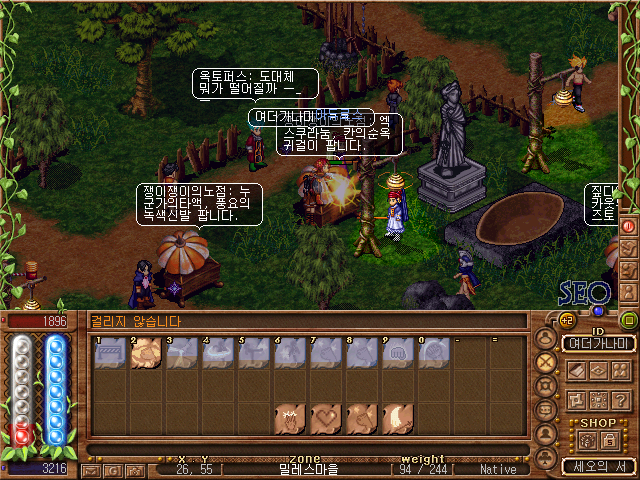The height and width of the screenshot is (480, 640).
Task: Activate the fist skill in slot 9
Action: click(x=398, y=352)
